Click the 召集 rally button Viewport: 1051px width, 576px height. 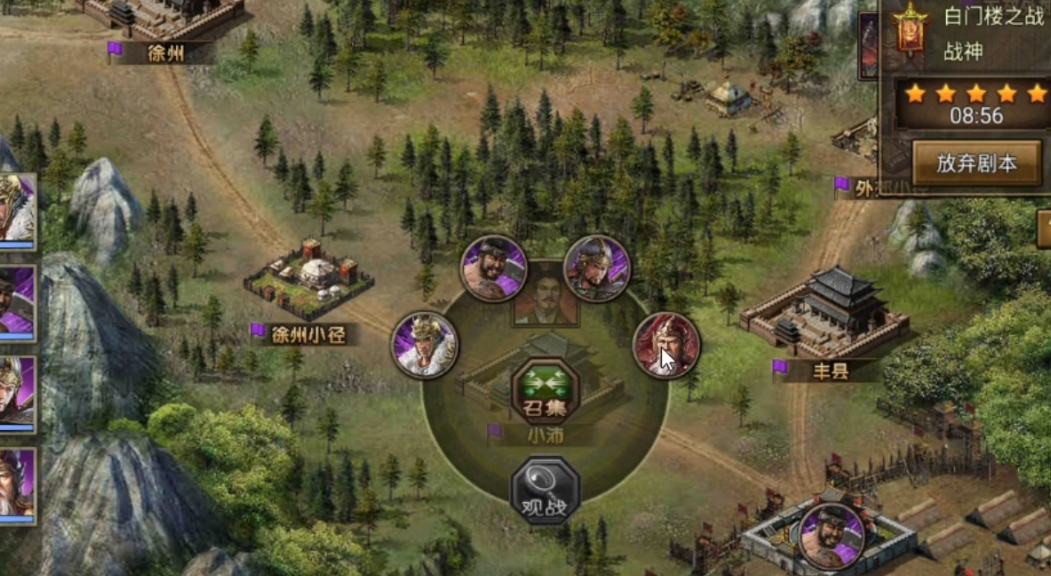[x=545, y=392]
